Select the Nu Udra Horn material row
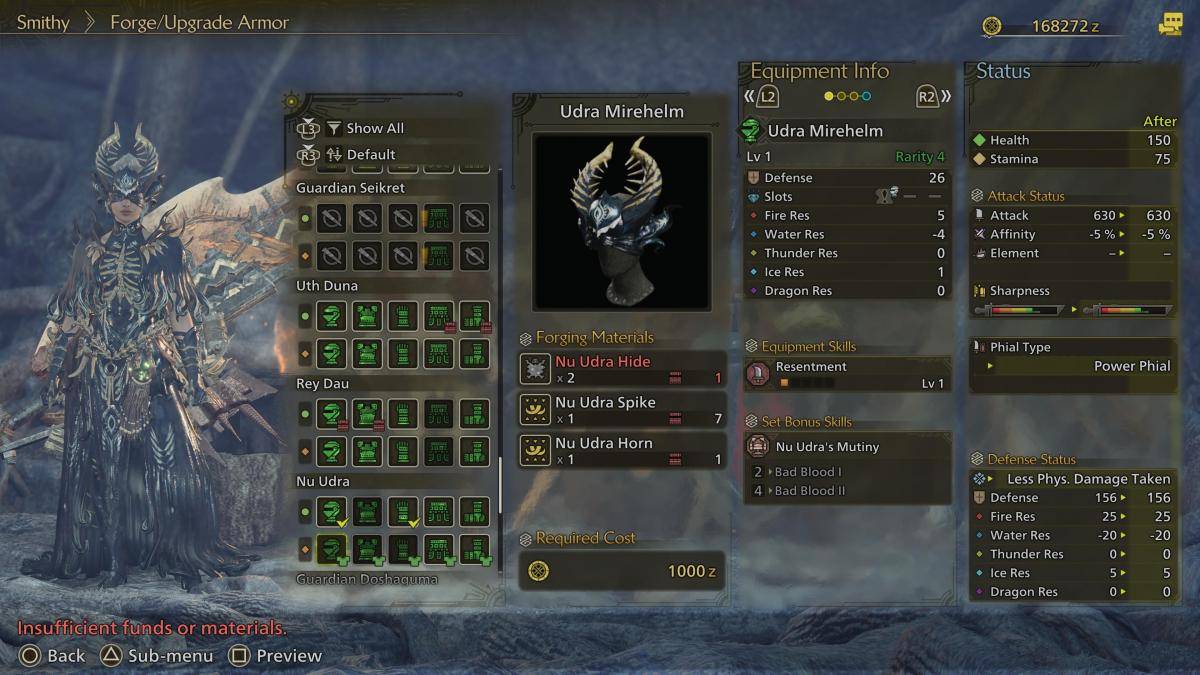Viewport: 1200px width, 675px height. tap(622, 451)
